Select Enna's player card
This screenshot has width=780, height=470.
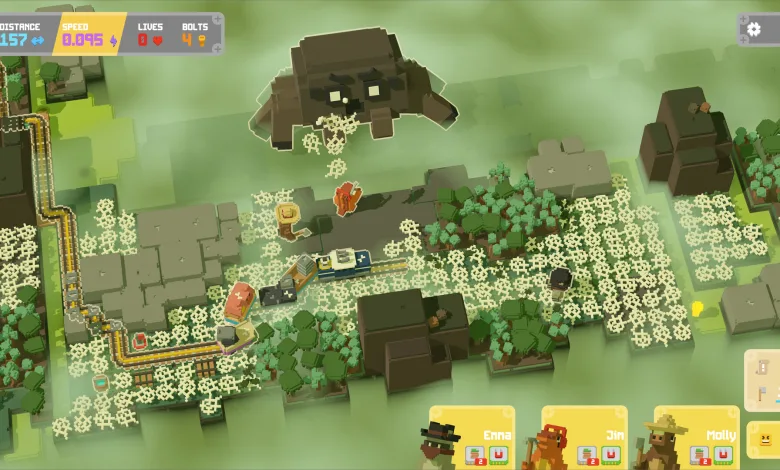tap(471, 437)
